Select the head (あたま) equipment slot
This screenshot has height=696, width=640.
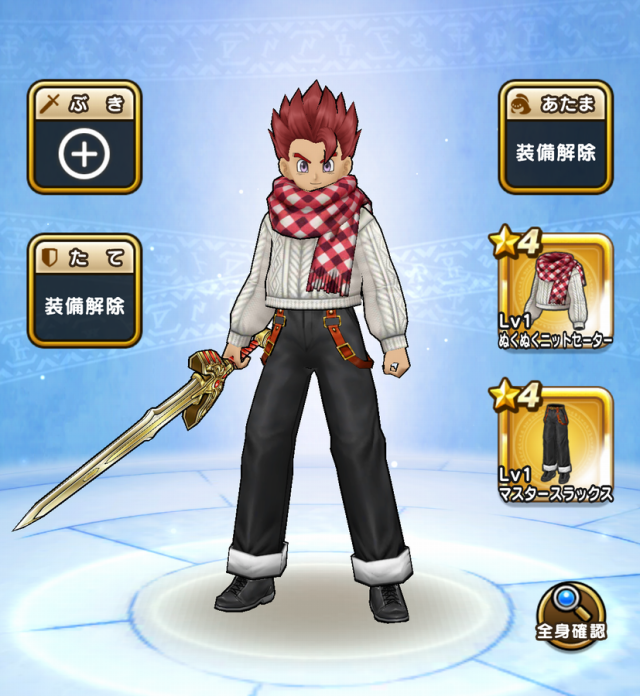coord(555,138)
